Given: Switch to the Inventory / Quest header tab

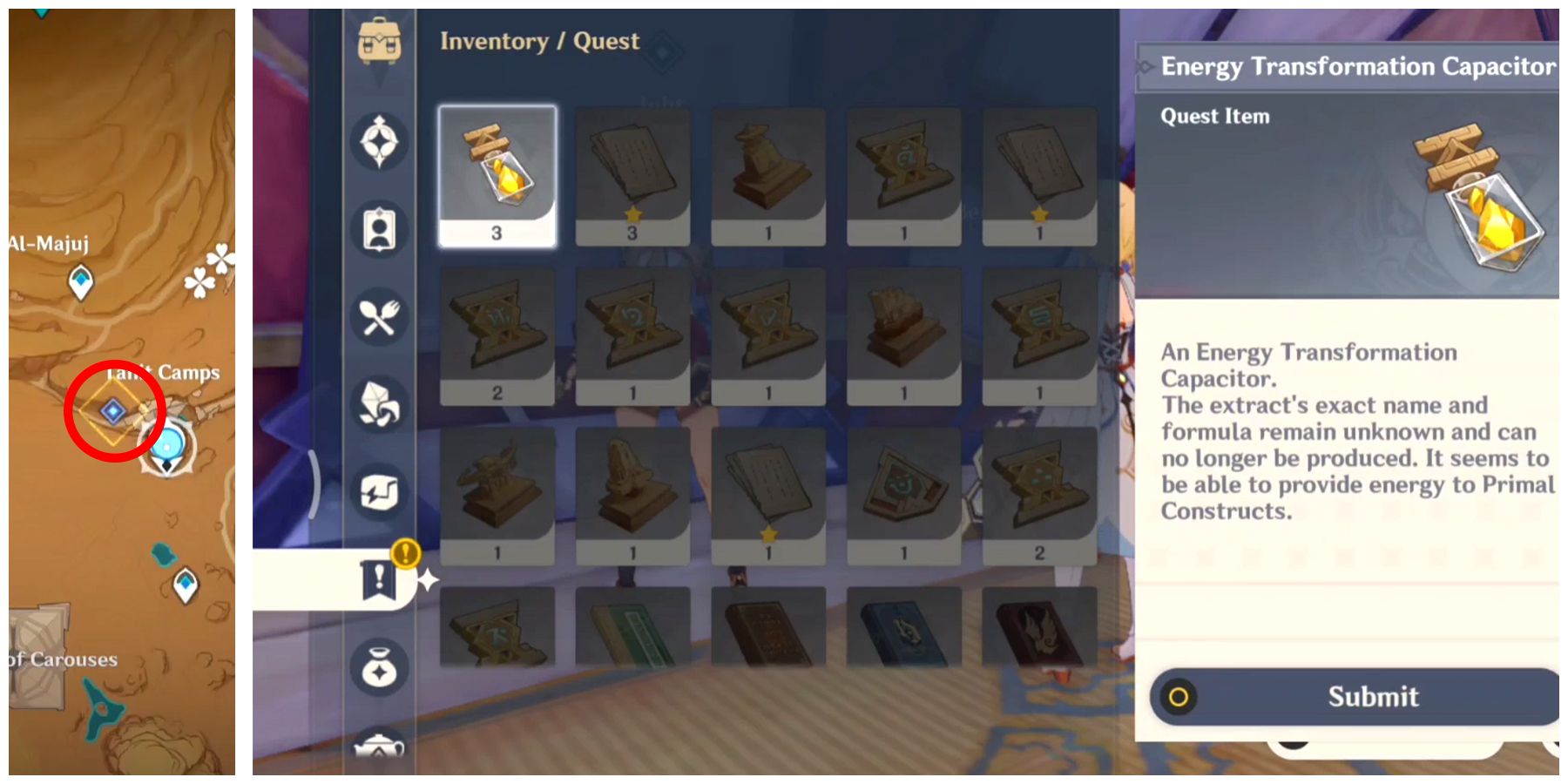Looking at the screenshot, I should (538, 40).
